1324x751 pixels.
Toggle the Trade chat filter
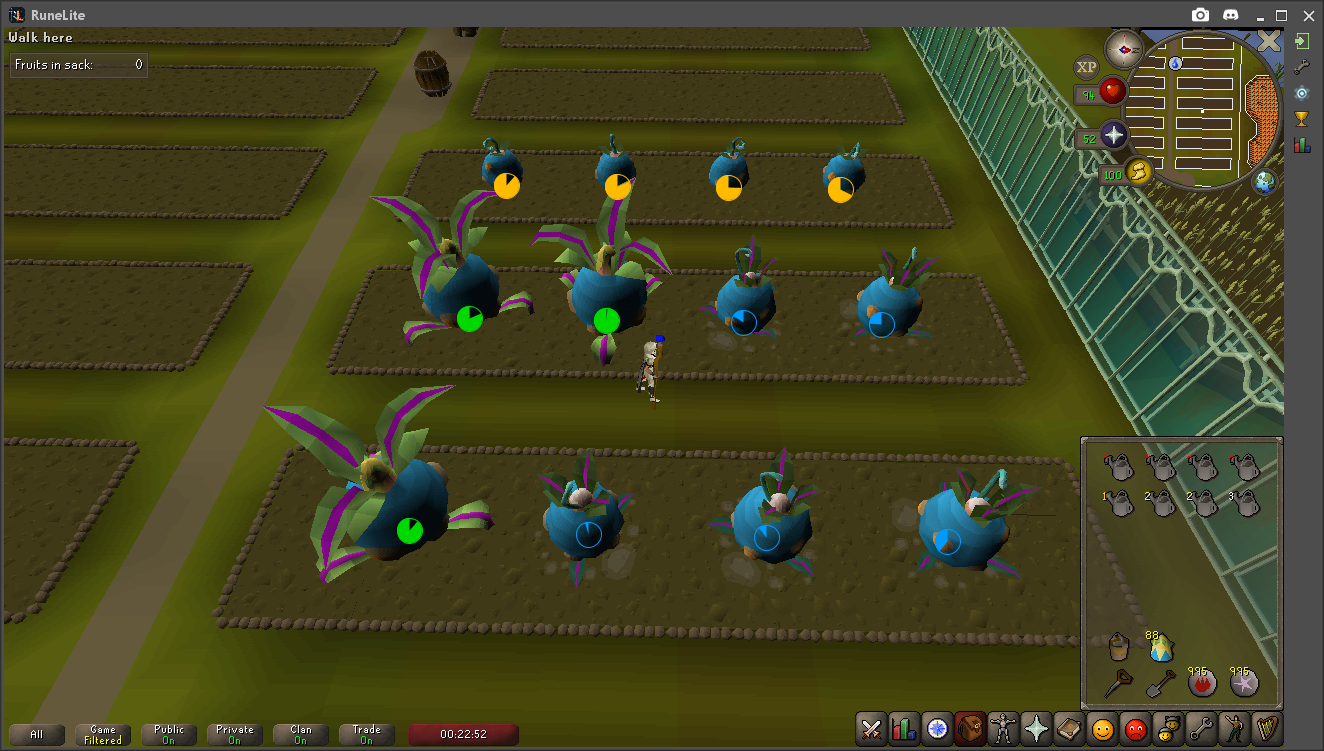pos(367,735)
